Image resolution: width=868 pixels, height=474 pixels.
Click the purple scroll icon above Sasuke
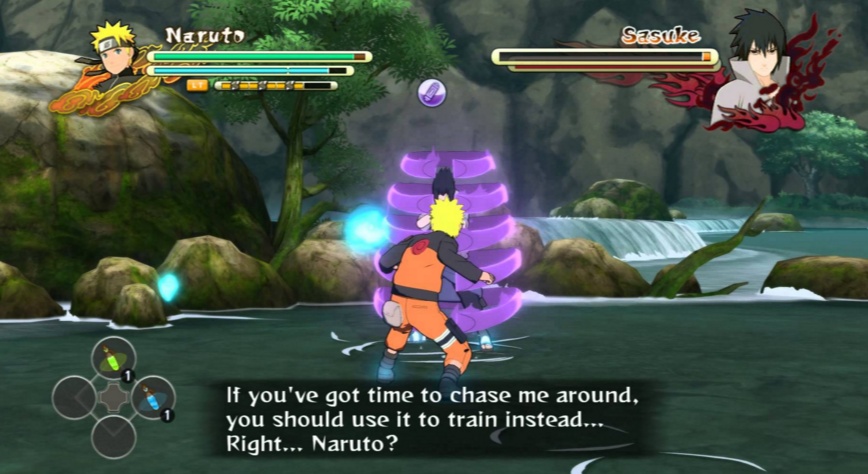[432, 93]
